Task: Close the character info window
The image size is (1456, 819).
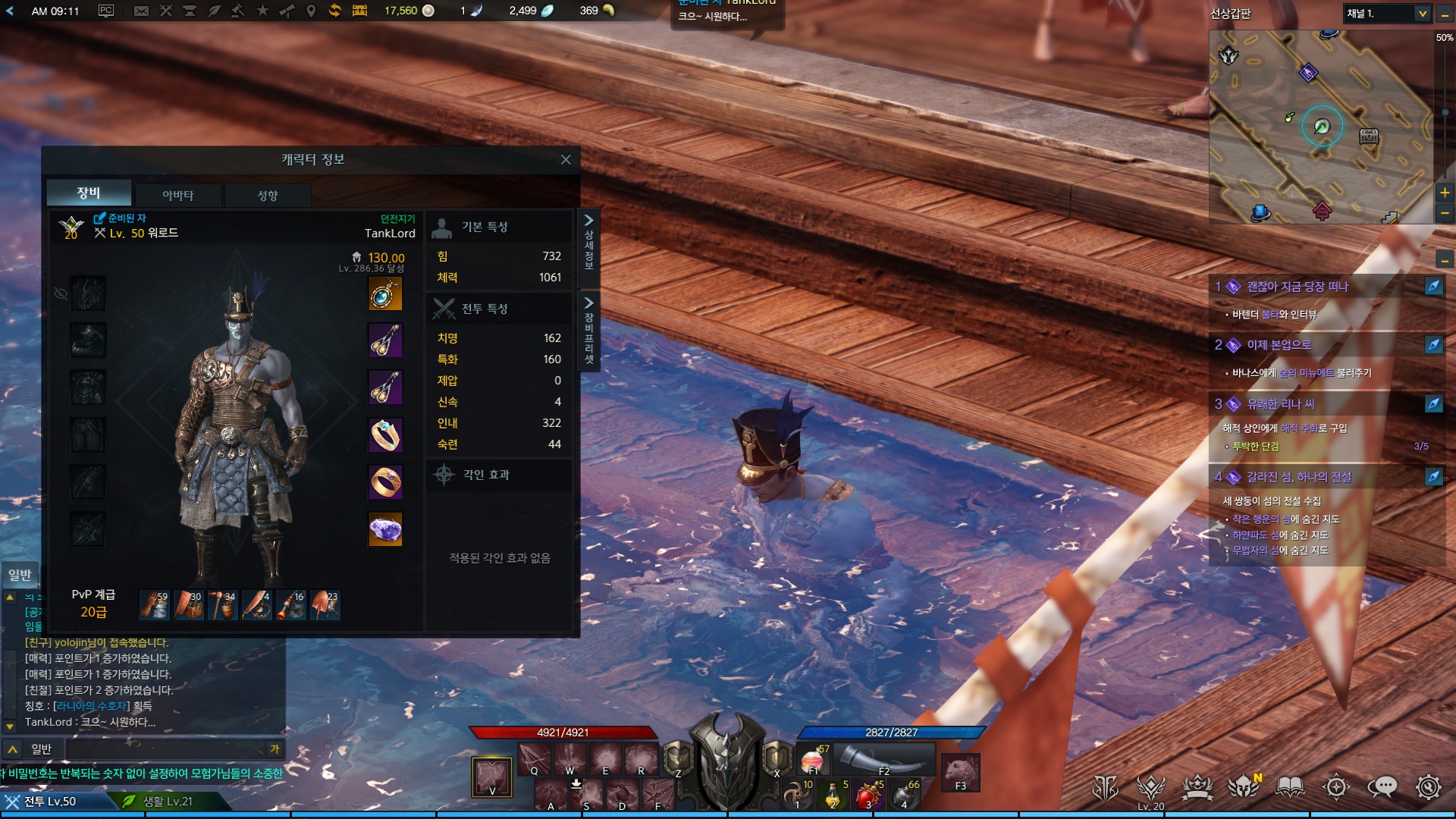Action: click(x=566, y=159)
